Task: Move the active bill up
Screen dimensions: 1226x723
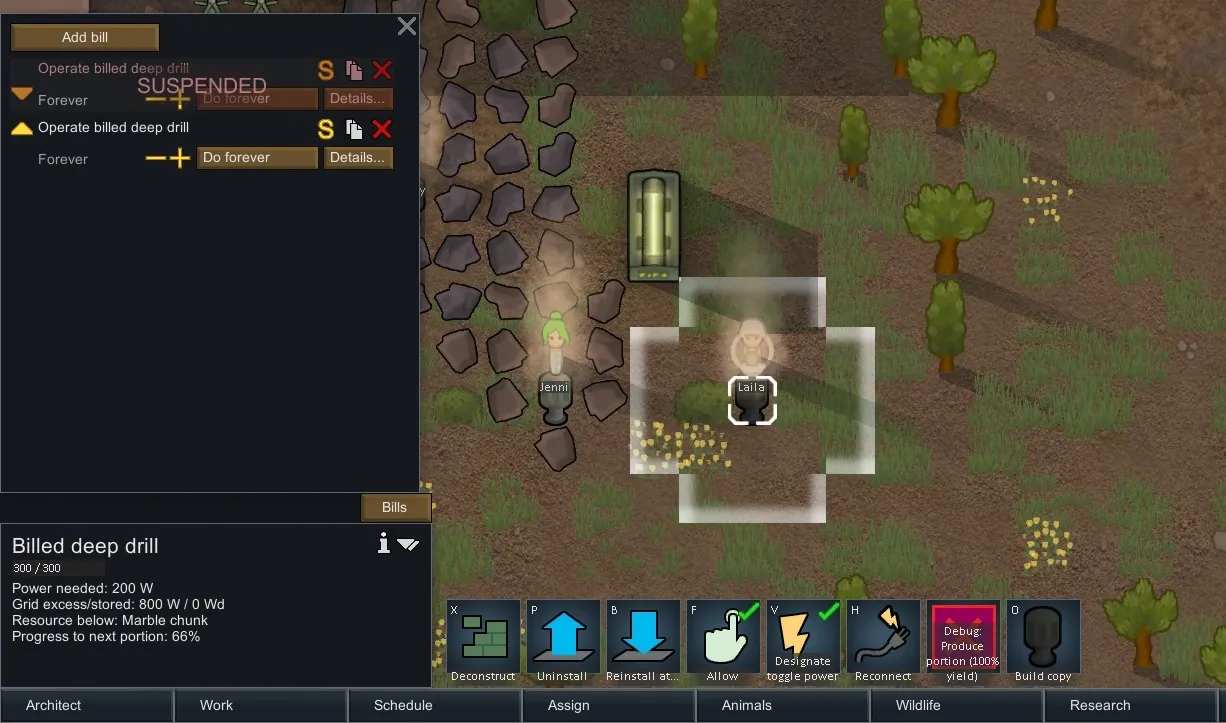Action: 21,129
